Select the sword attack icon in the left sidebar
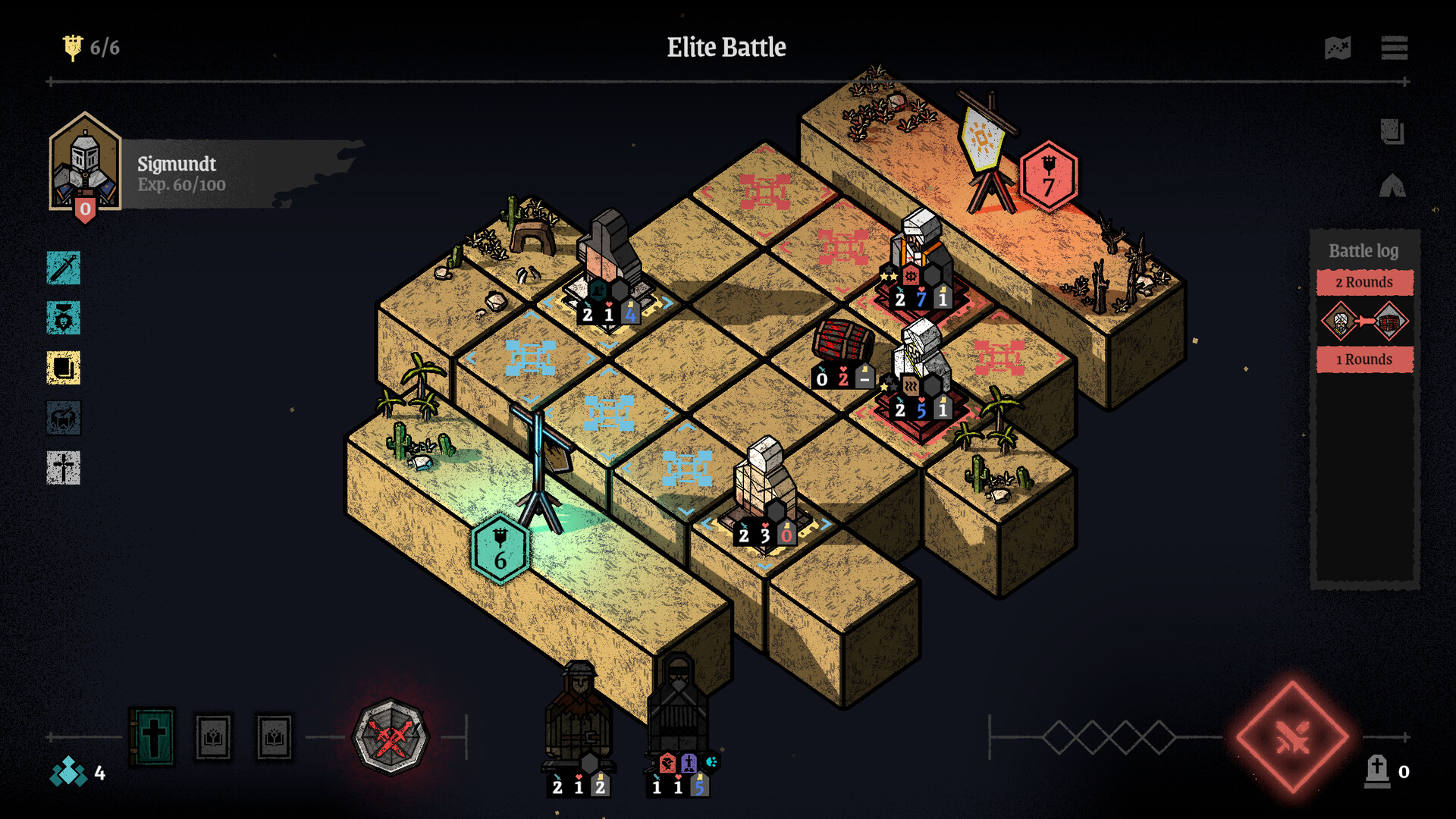The width and height of the screenshot is (1456, 819). [x=64, y=268]
